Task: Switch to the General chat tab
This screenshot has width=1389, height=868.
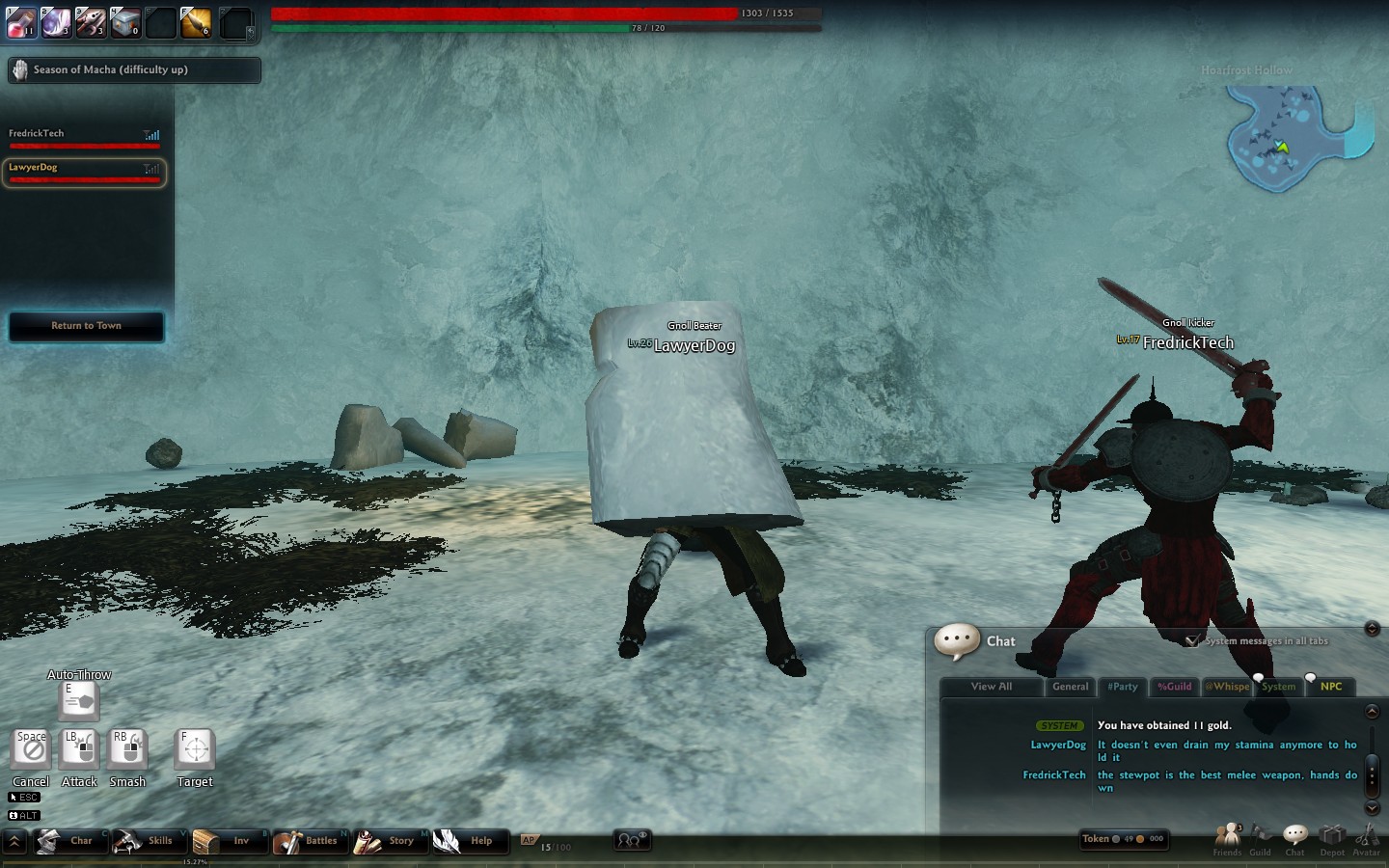Action: tap(1070, 687)
